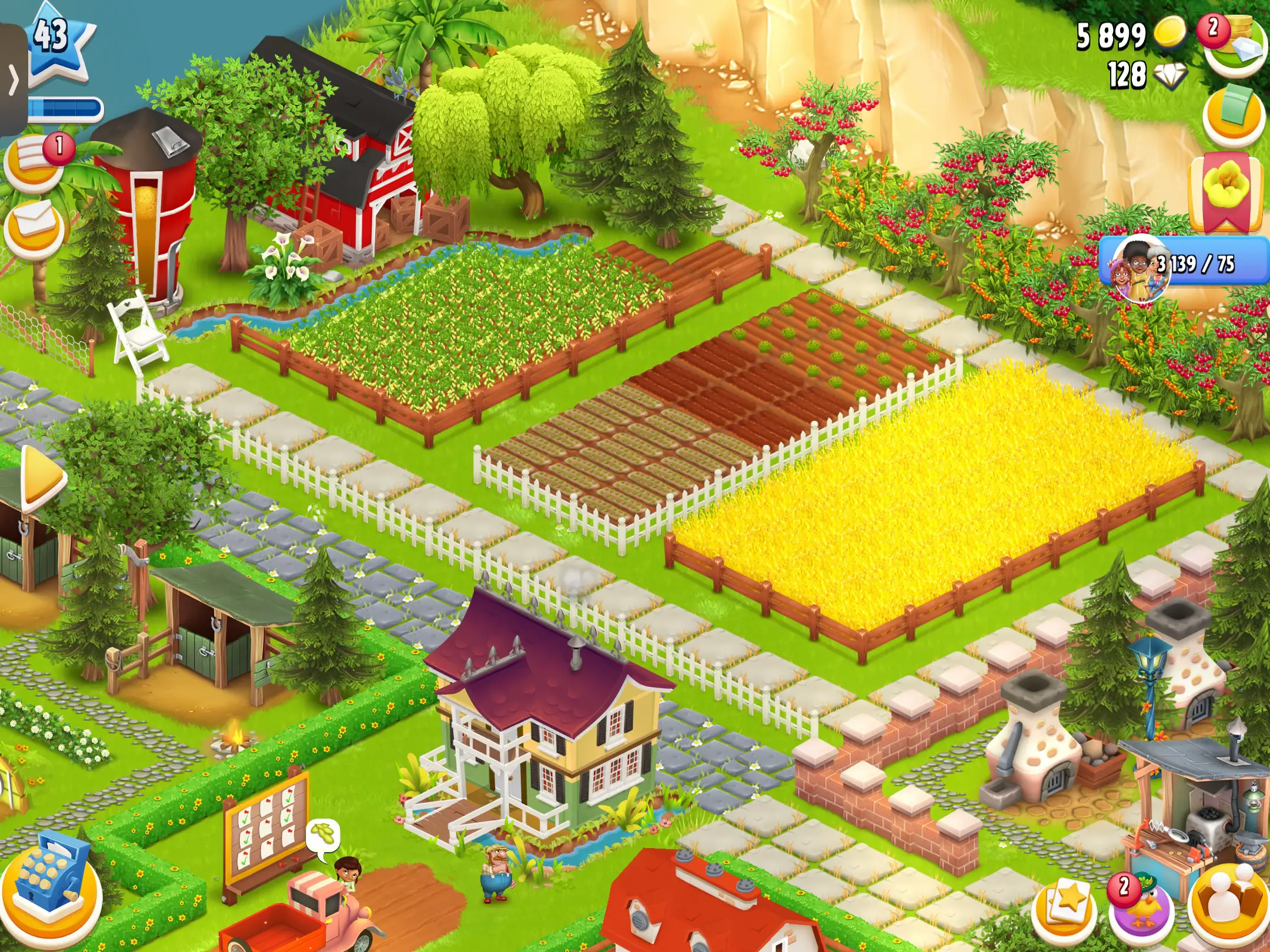Open the mail envelope button
Viewport: 1270px width, 952px height.
(x=34, y=226)
